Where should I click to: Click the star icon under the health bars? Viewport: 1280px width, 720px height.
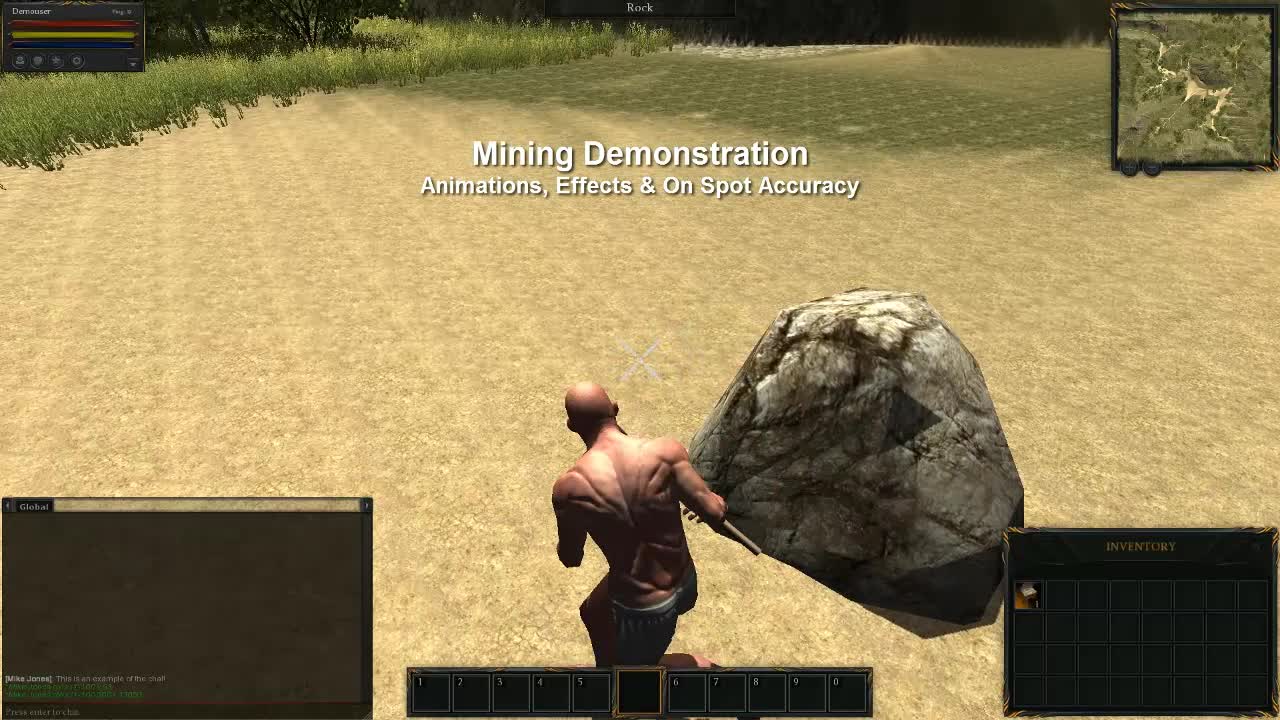pyautogui.click(x=57, y=60)
